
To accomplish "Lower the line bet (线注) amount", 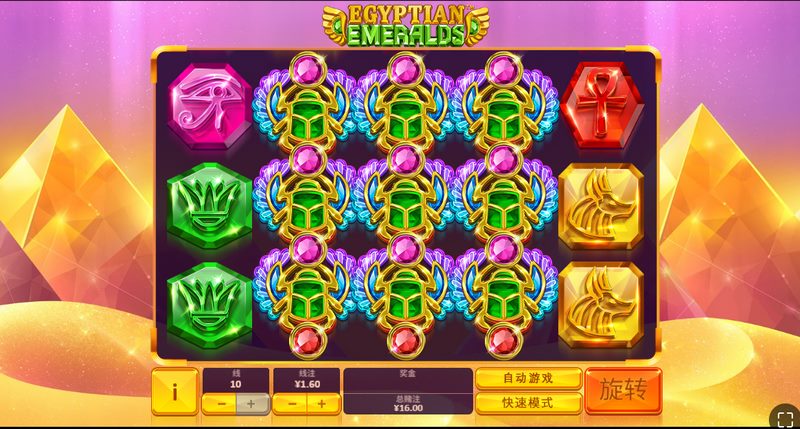I will pyautogui.click(x=289, y=404).
